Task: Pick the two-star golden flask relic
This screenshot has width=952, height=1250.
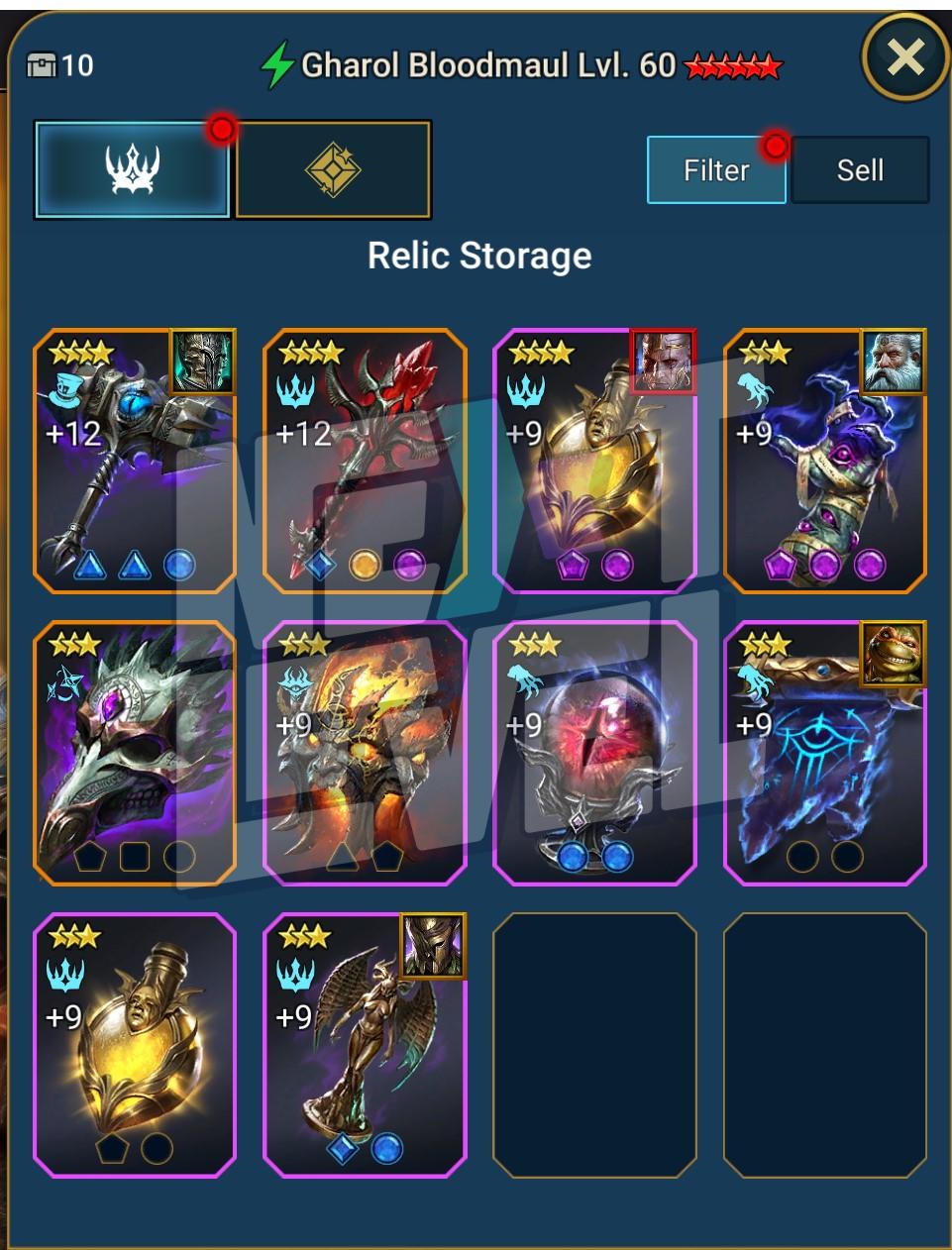Action: coord(135,1045)
